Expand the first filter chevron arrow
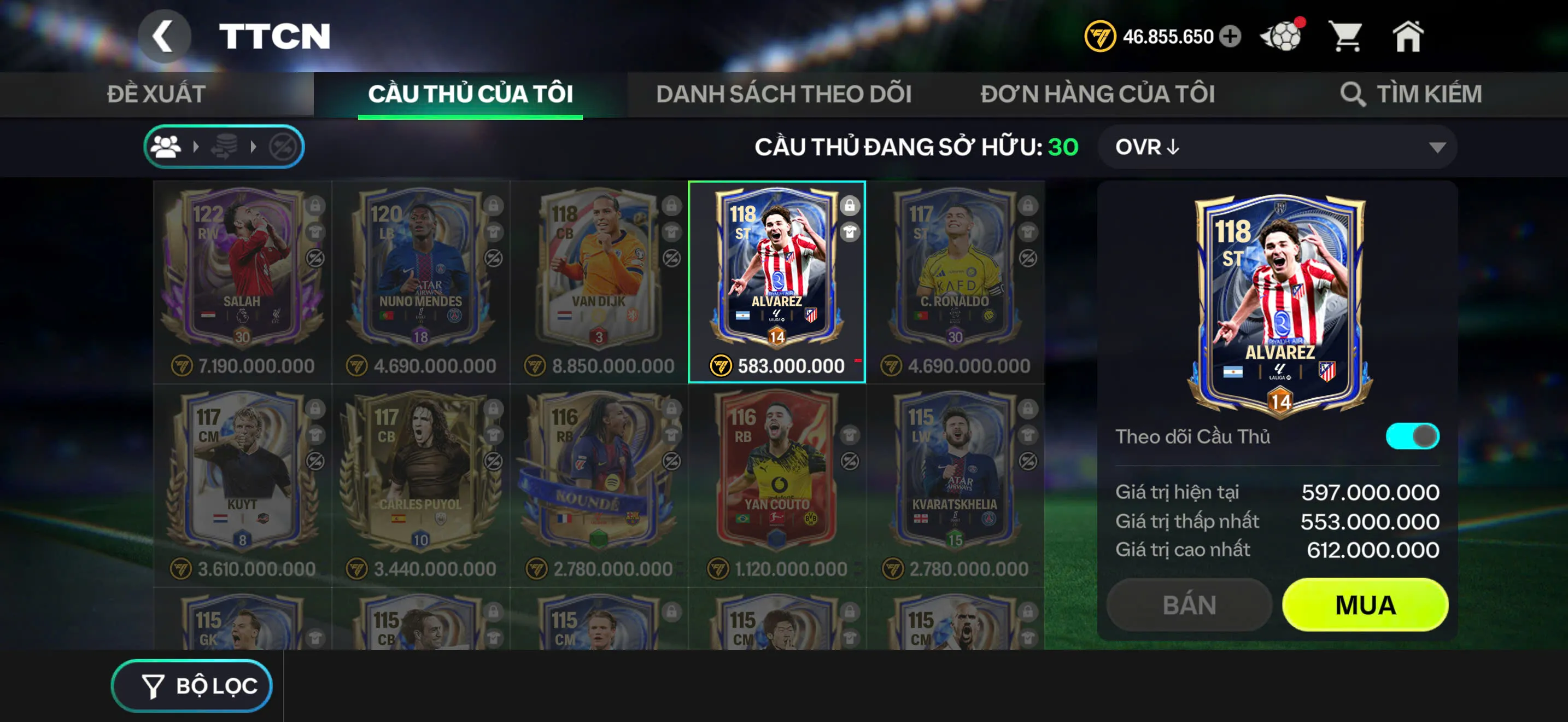Screen dimensions: 1568x722 click(x=197, y=145)
